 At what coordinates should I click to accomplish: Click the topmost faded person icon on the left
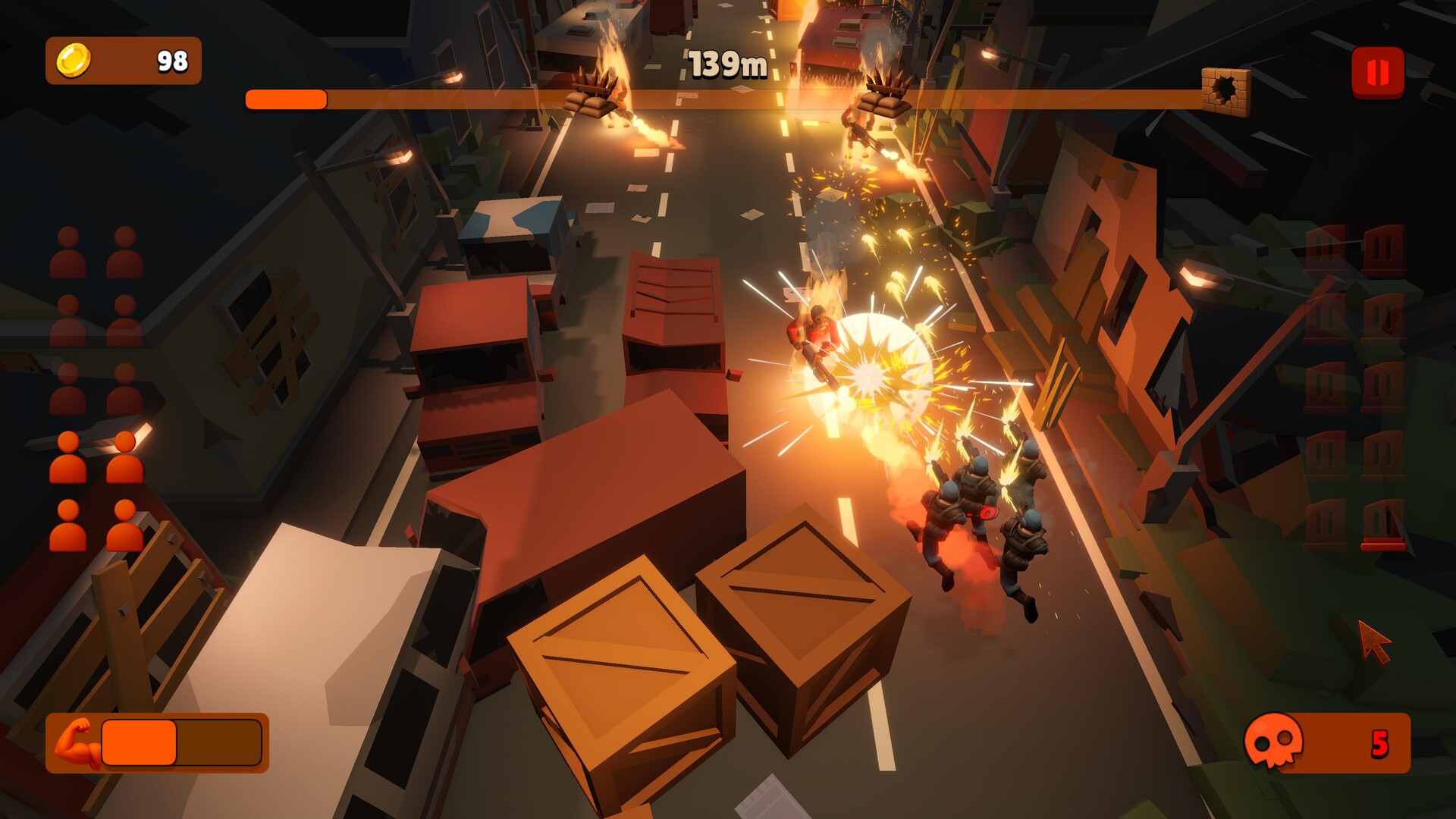click(68, 253)
